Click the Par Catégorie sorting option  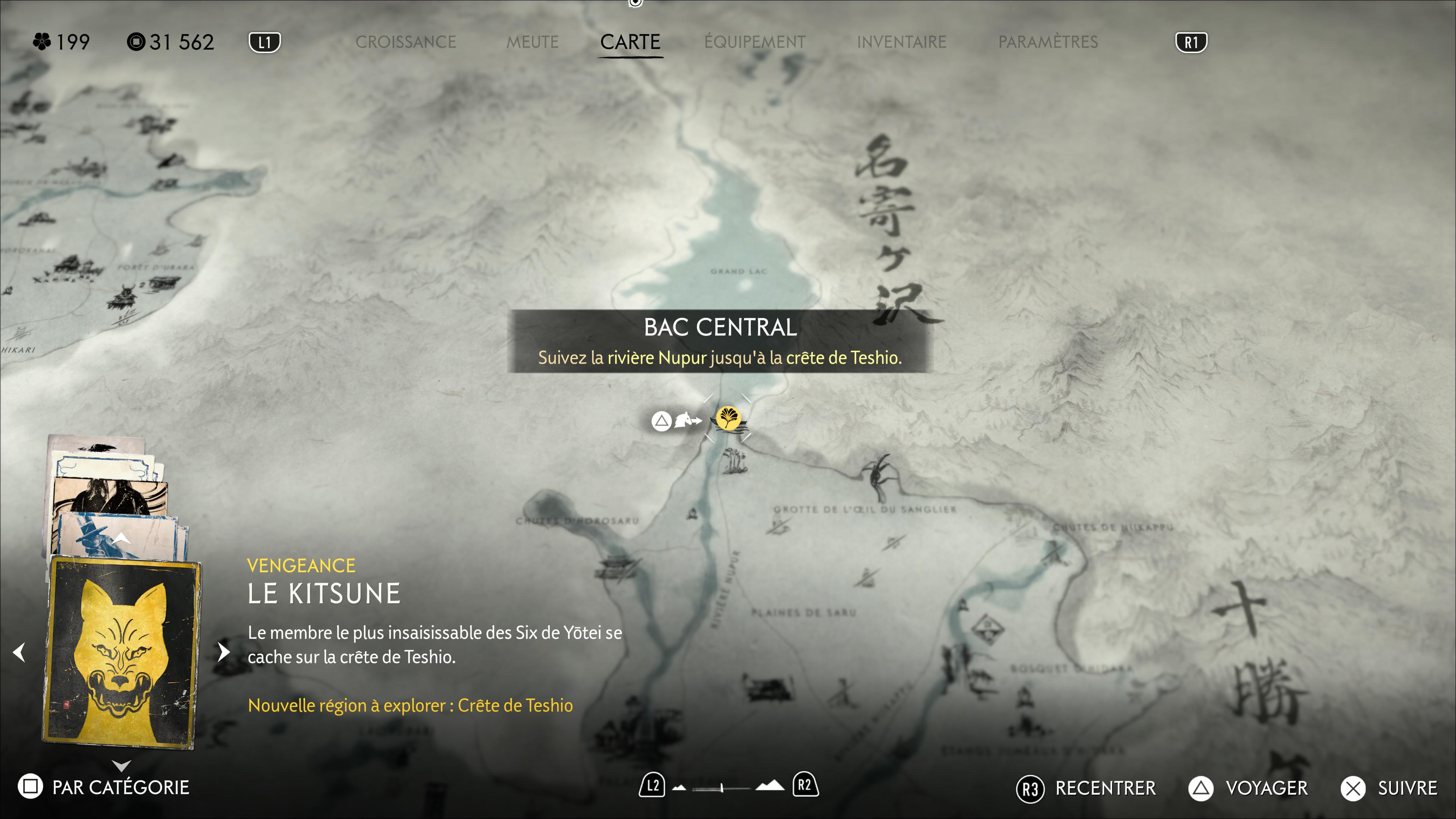tap(105, 788)
